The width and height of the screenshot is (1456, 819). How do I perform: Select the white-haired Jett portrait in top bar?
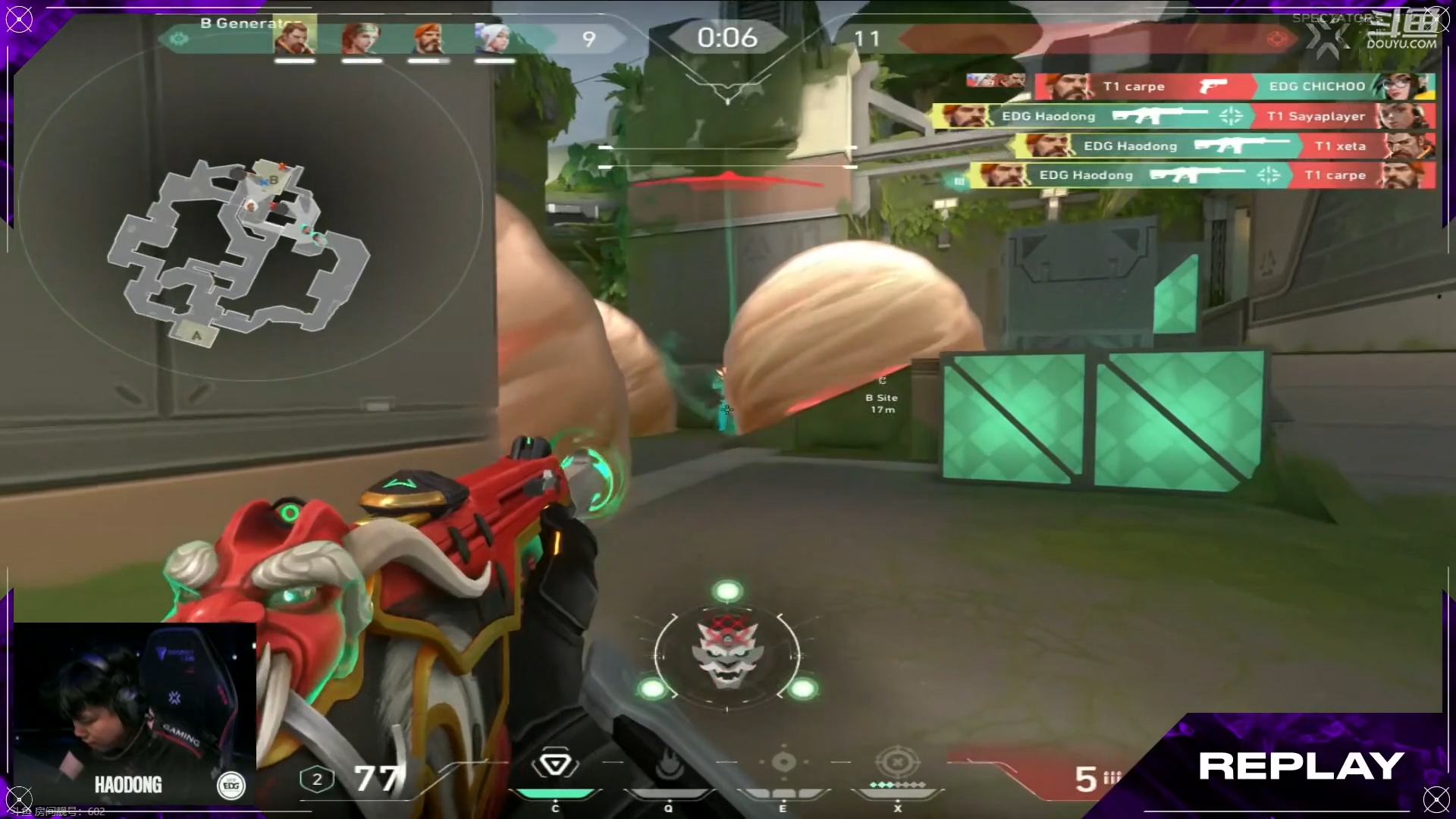(x=494, y=38)
